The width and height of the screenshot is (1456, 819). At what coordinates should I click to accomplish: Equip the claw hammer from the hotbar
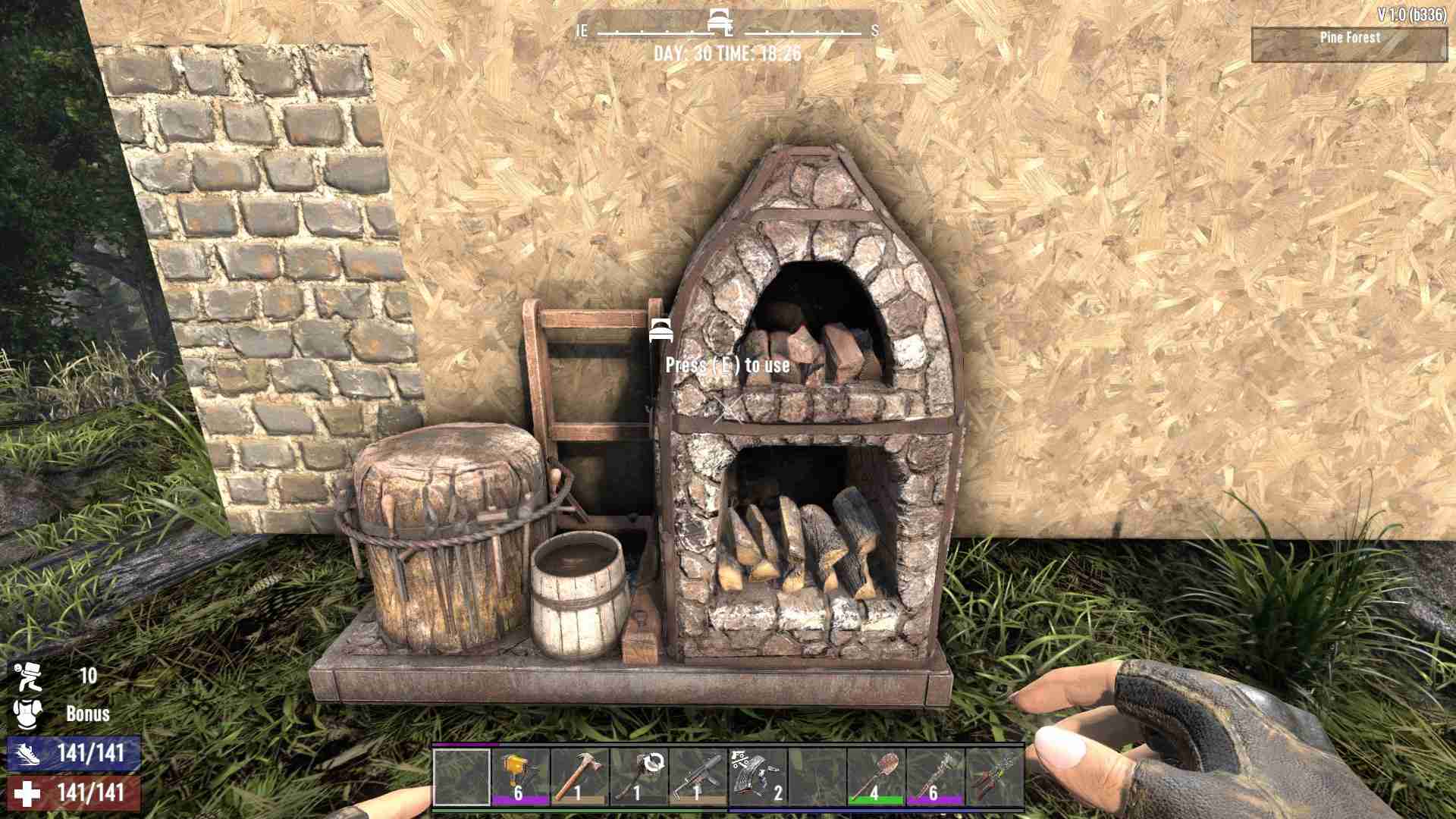579,777
